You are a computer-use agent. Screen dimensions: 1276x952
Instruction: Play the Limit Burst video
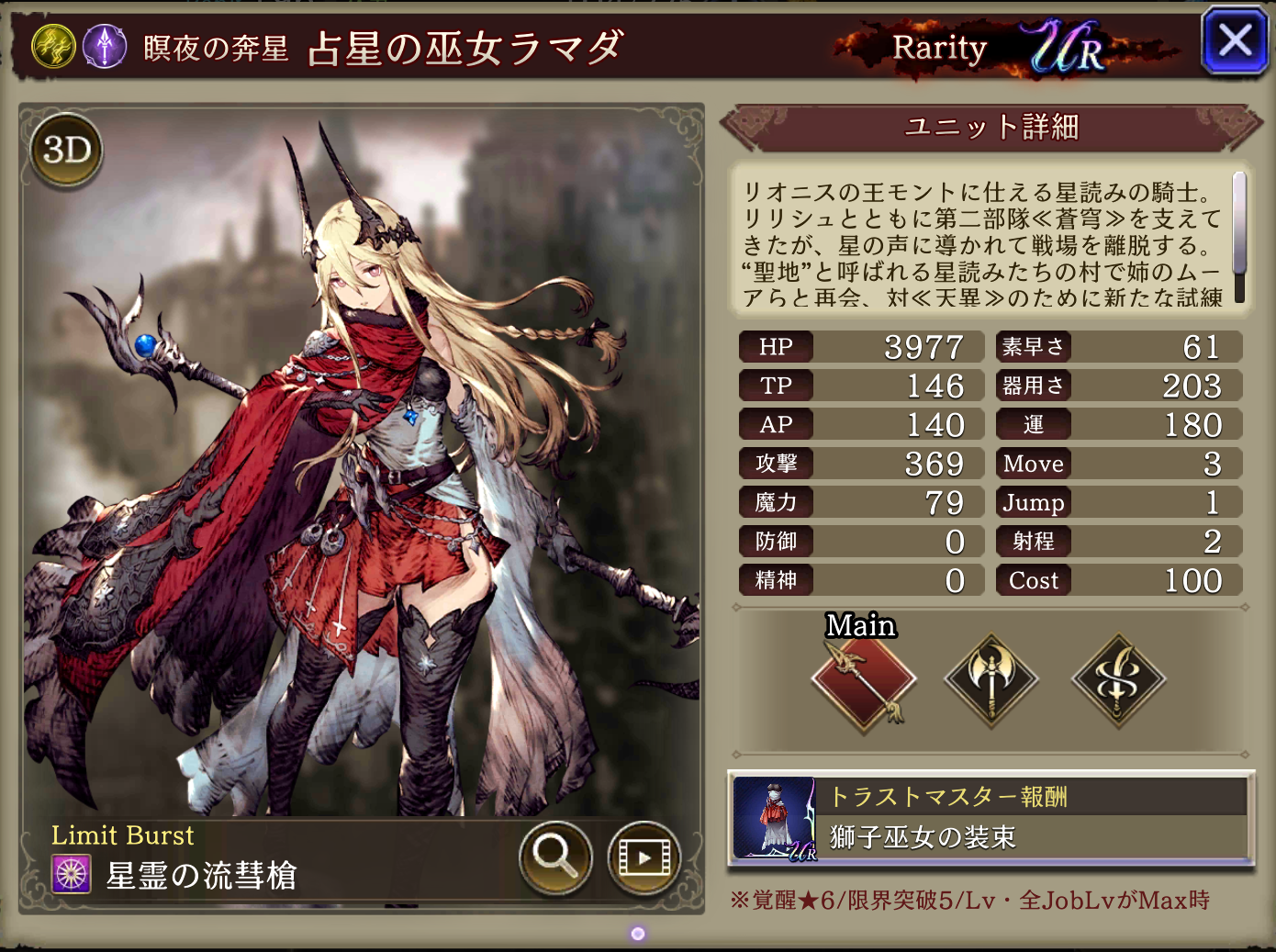pos(644,857)
